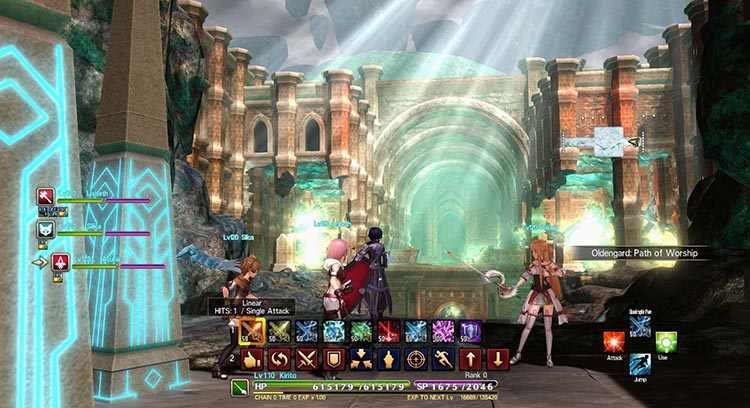This screenshot has height=408, width=750.
Task: Select Silica's cat-face party portrait
Action: [46, 230]
